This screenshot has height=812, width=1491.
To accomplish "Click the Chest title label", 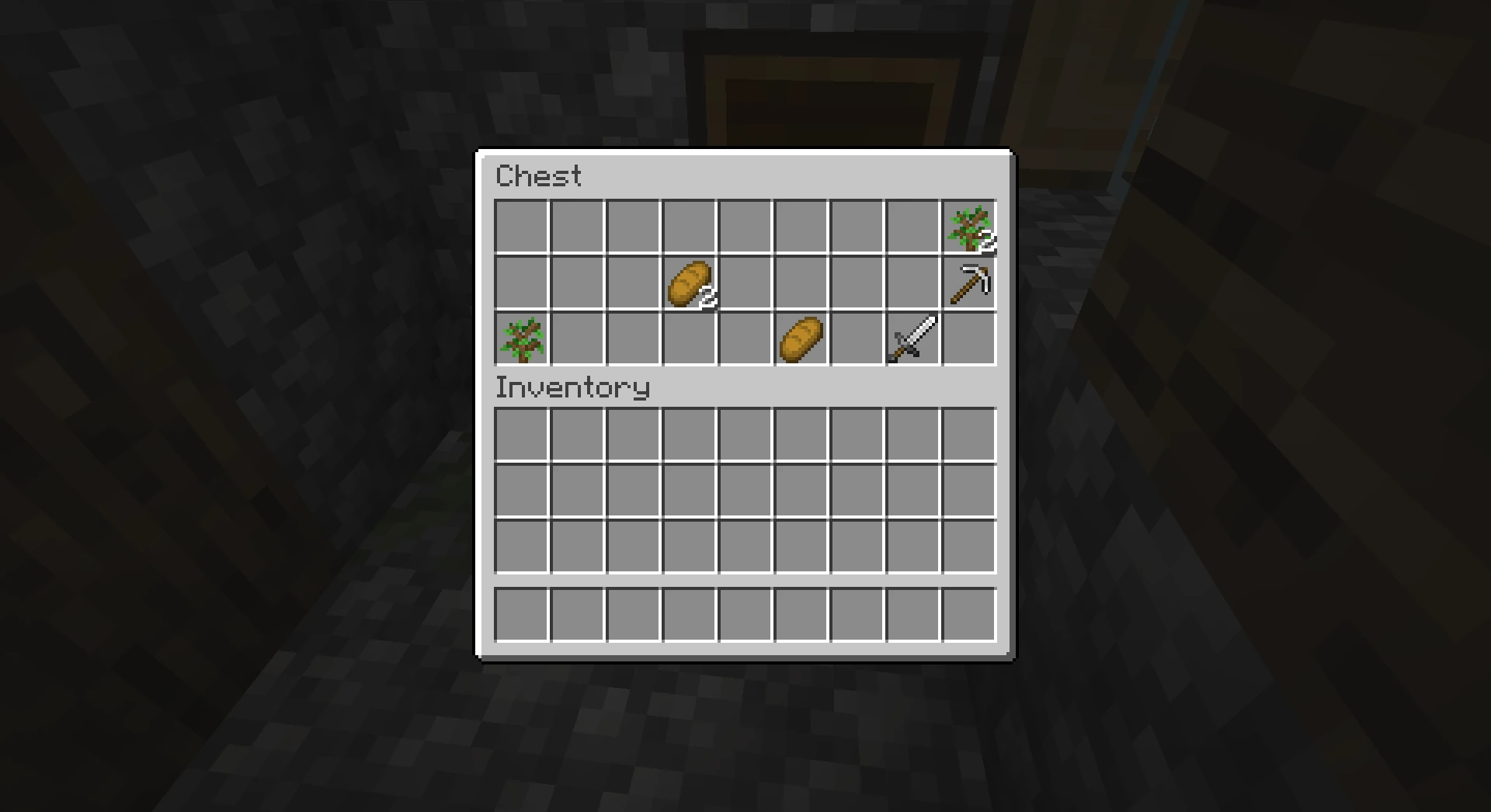I will (539, 177).
